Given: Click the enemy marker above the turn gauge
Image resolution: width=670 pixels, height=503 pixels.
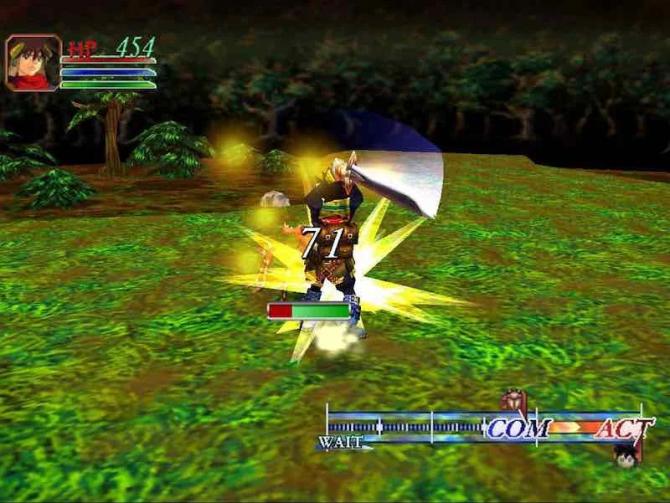Looking at the screenshot, I should 512,403.
